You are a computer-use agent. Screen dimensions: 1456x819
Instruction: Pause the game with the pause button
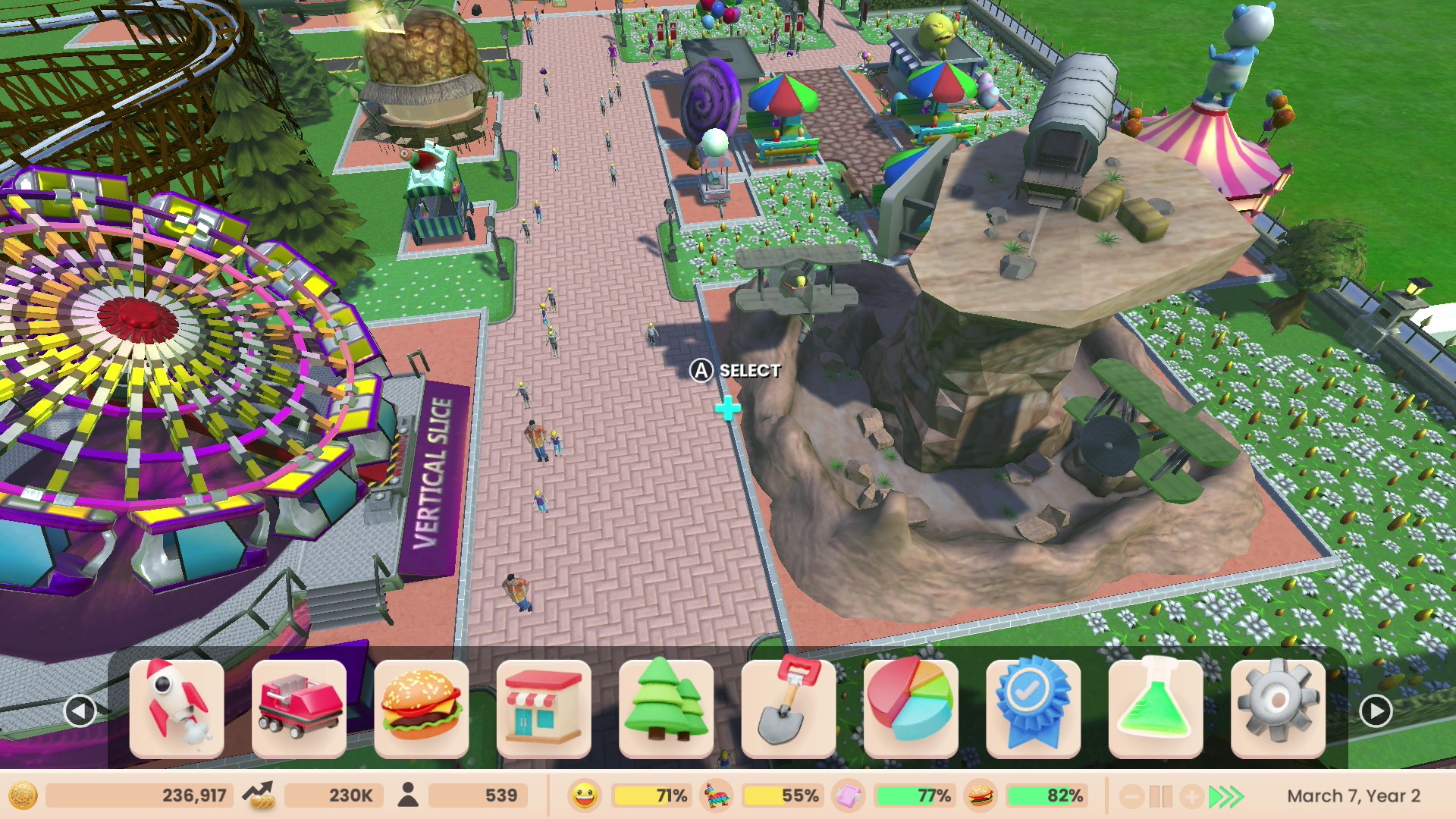[x=1160, y=796]
